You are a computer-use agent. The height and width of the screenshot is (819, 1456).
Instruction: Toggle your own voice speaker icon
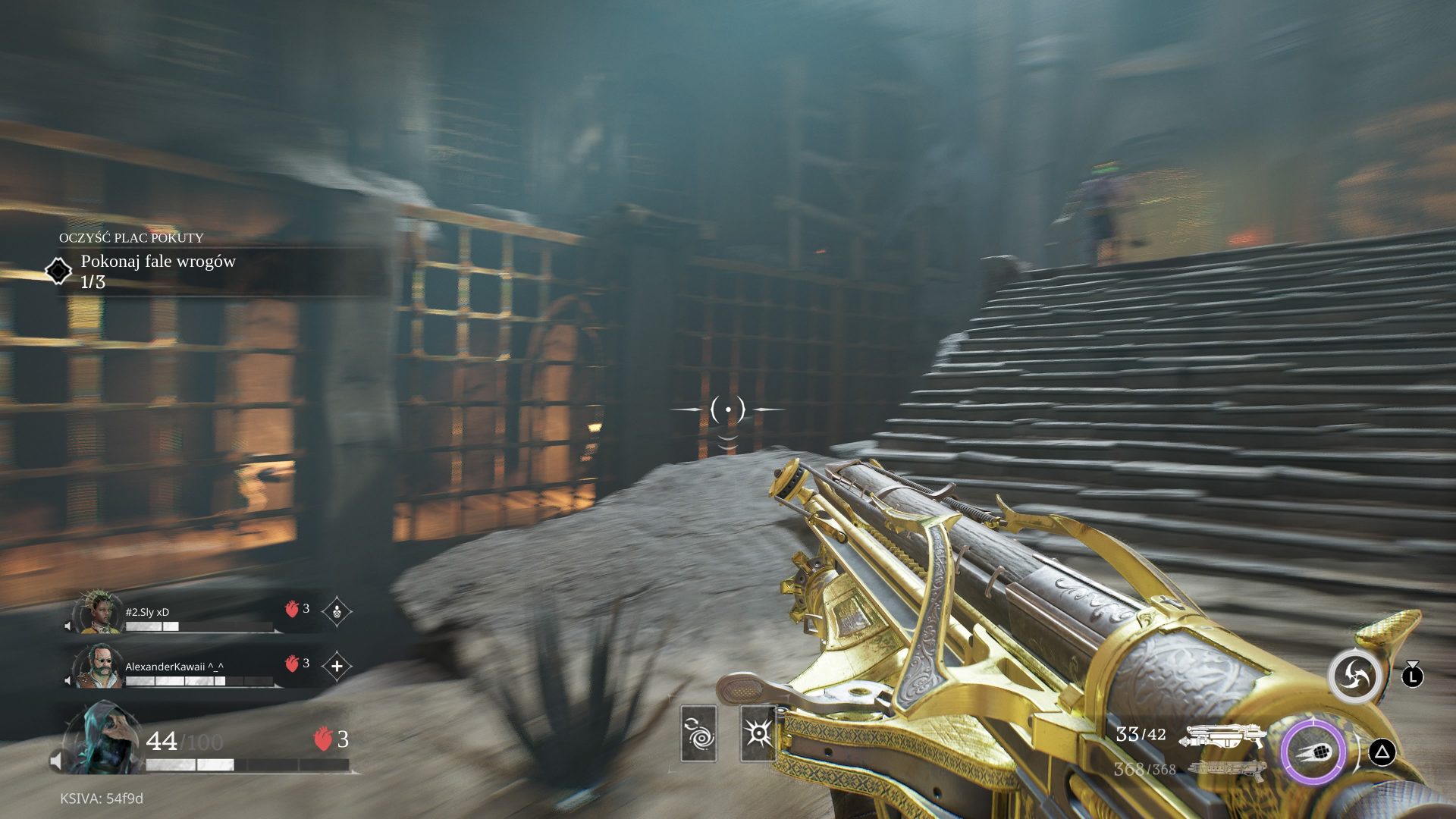tap(57, 761)
